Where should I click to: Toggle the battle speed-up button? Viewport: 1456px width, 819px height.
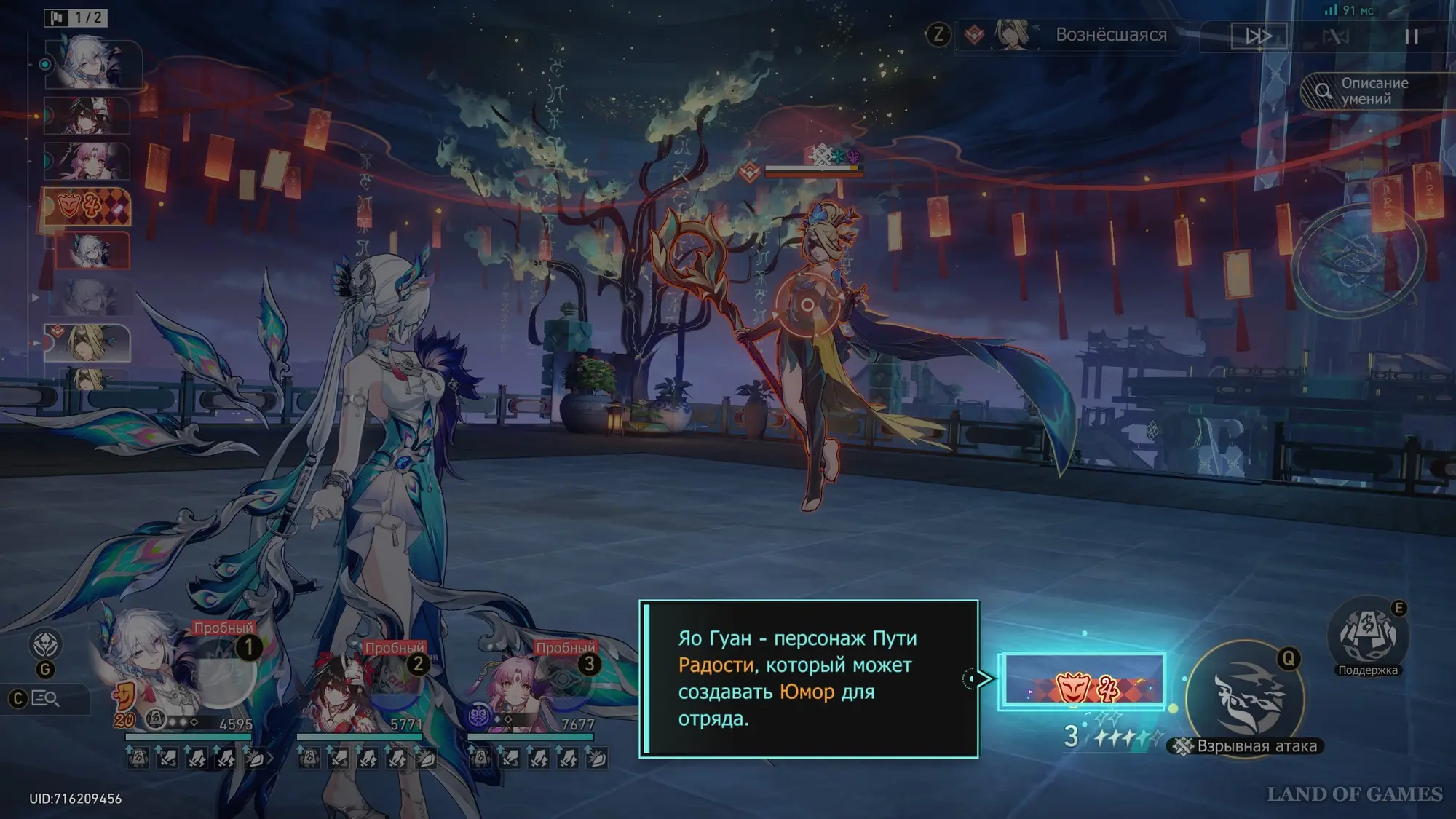pyautogui.click(x=1258, y=36)
